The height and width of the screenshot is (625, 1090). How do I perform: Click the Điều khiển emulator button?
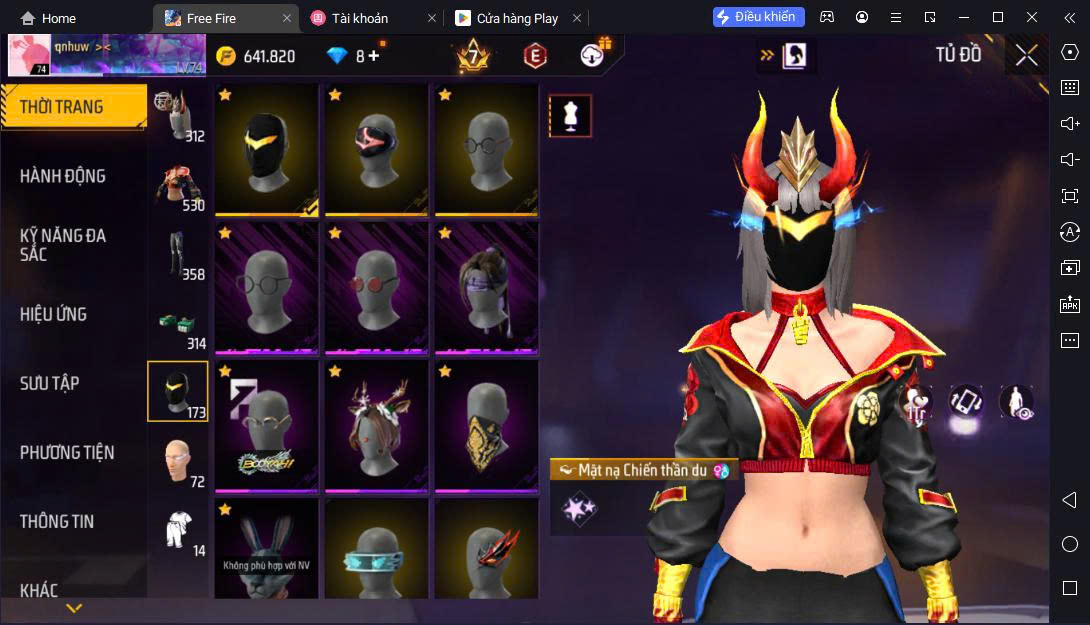point(755,17)
